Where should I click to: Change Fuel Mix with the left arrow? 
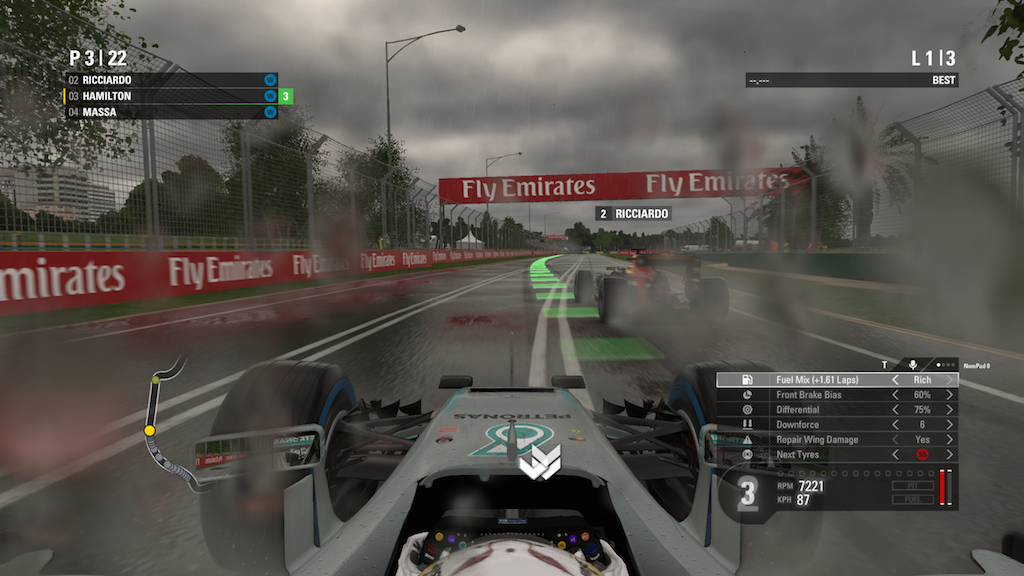tap(896, 380)
